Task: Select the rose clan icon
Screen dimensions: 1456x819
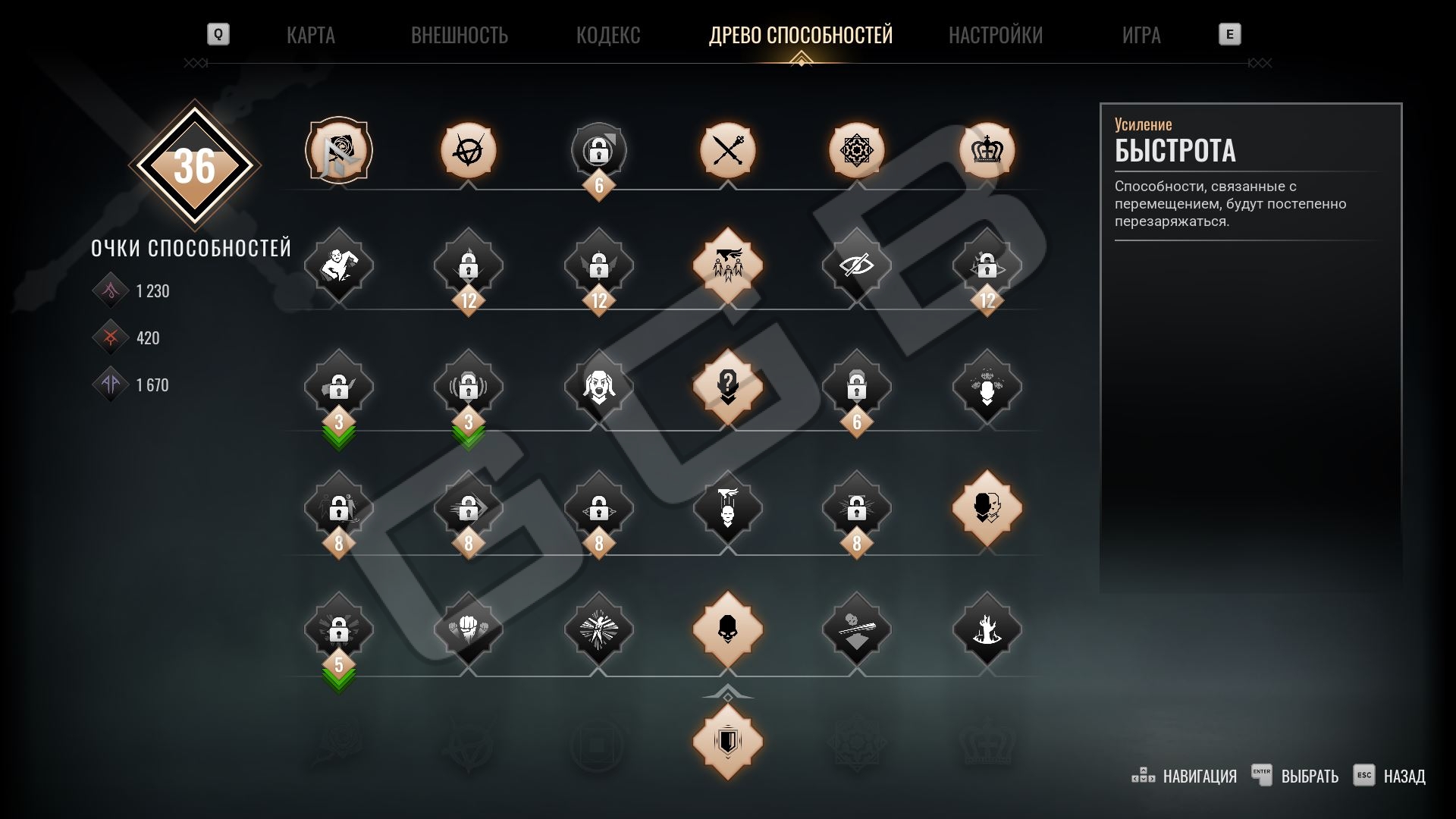Action: click(338, 150)
